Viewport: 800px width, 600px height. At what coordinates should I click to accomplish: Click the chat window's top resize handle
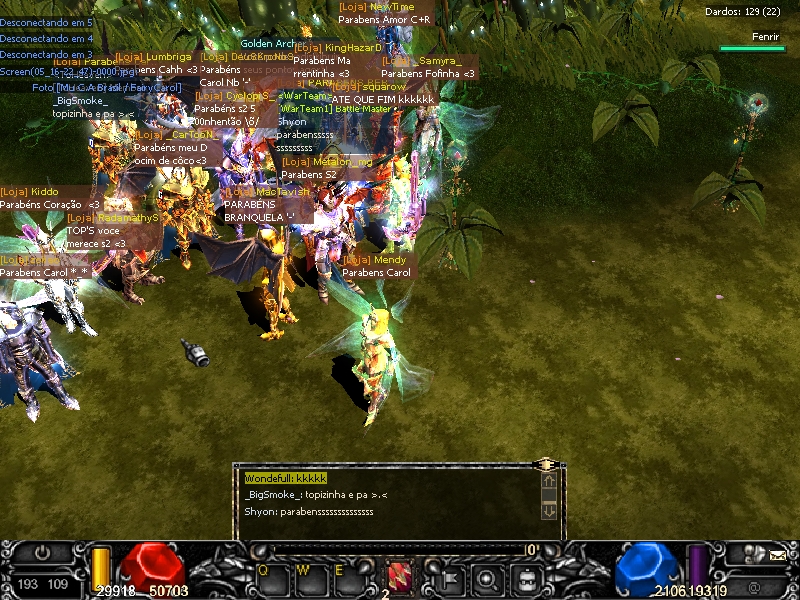(x=546, y=465)
